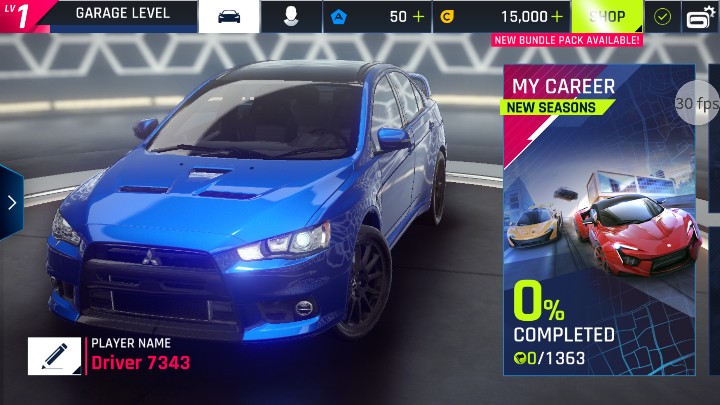Click the circled checkmark icon
This screenshot has height=405, width=720.
(x=661, y=17)
